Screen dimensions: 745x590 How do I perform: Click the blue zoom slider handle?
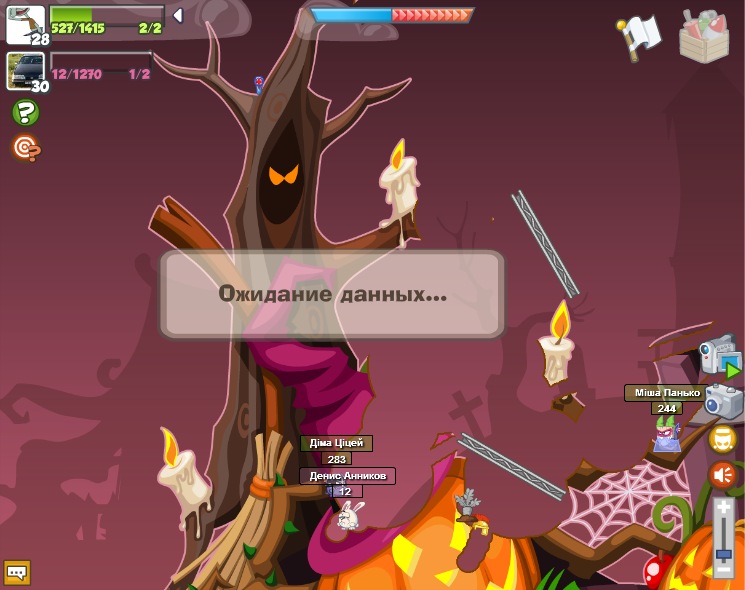(x=723, y=553)
